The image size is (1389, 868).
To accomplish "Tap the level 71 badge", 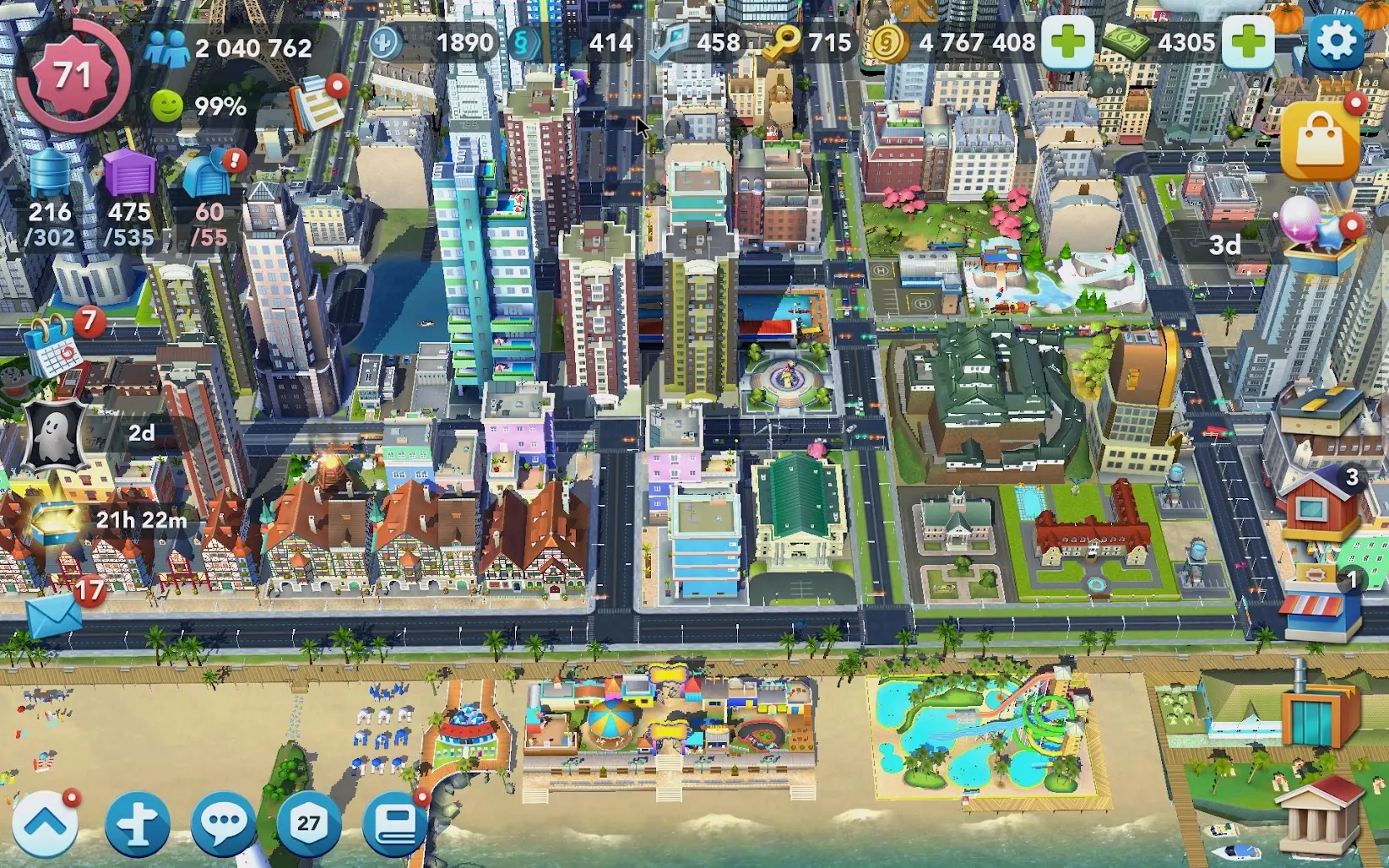I will [73, 76].
